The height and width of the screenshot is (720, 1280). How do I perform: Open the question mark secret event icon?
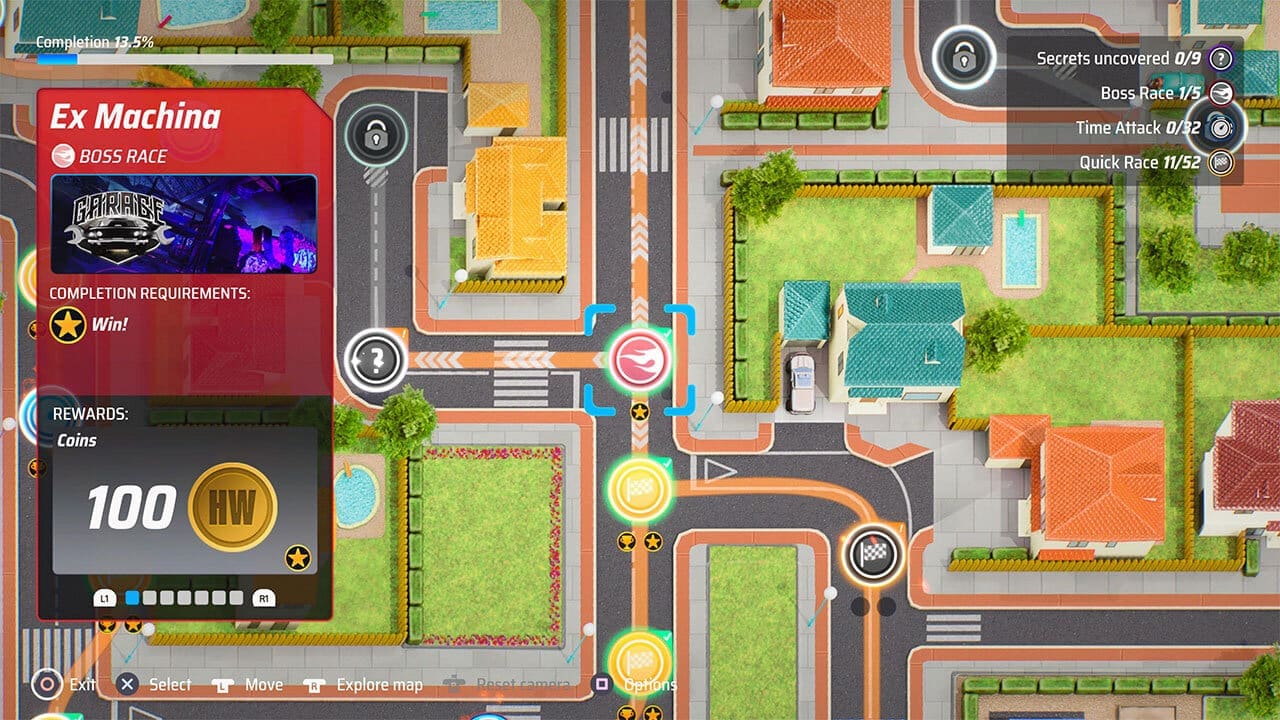[375, 362]
